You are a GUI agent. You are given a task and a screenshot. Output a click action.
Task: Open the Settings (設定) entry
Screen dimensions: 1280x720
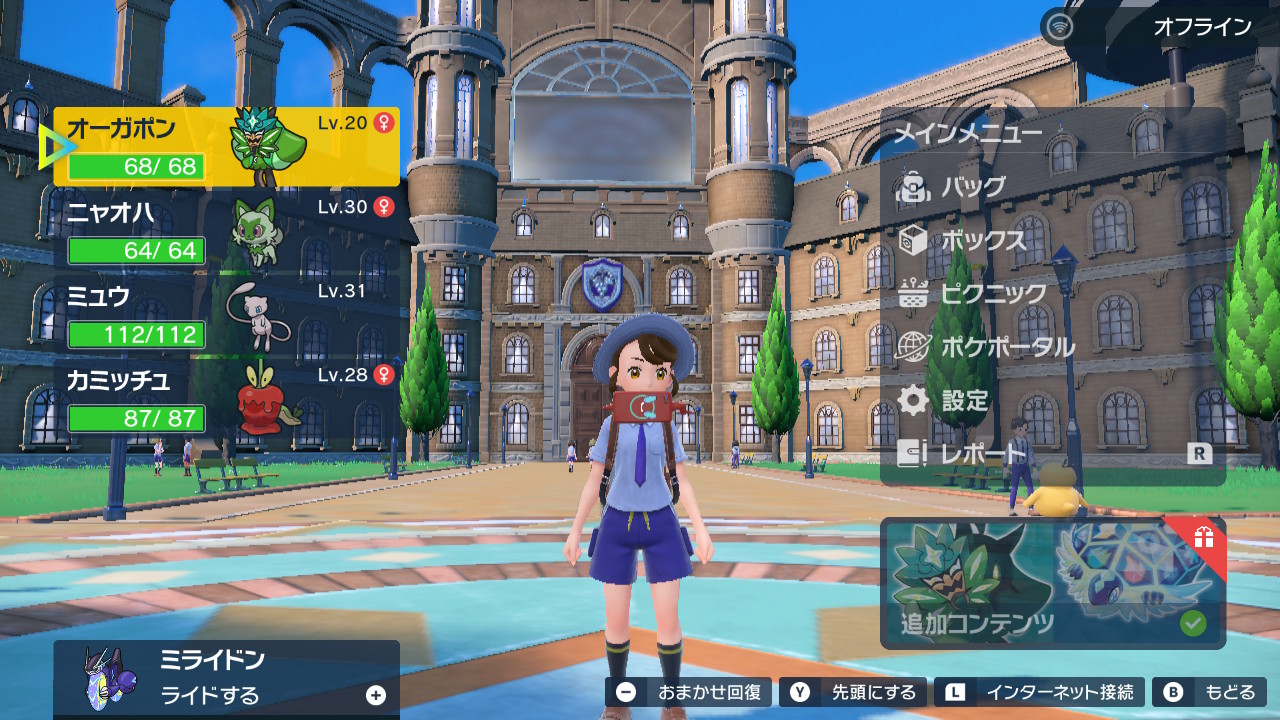click(964, 401)
